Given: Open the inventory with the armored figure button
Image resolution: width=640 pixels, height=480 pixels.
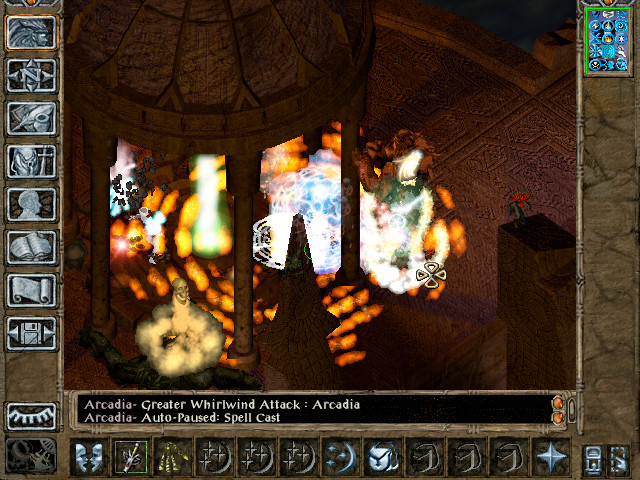Looking at the screenshot, I should 32,161.
